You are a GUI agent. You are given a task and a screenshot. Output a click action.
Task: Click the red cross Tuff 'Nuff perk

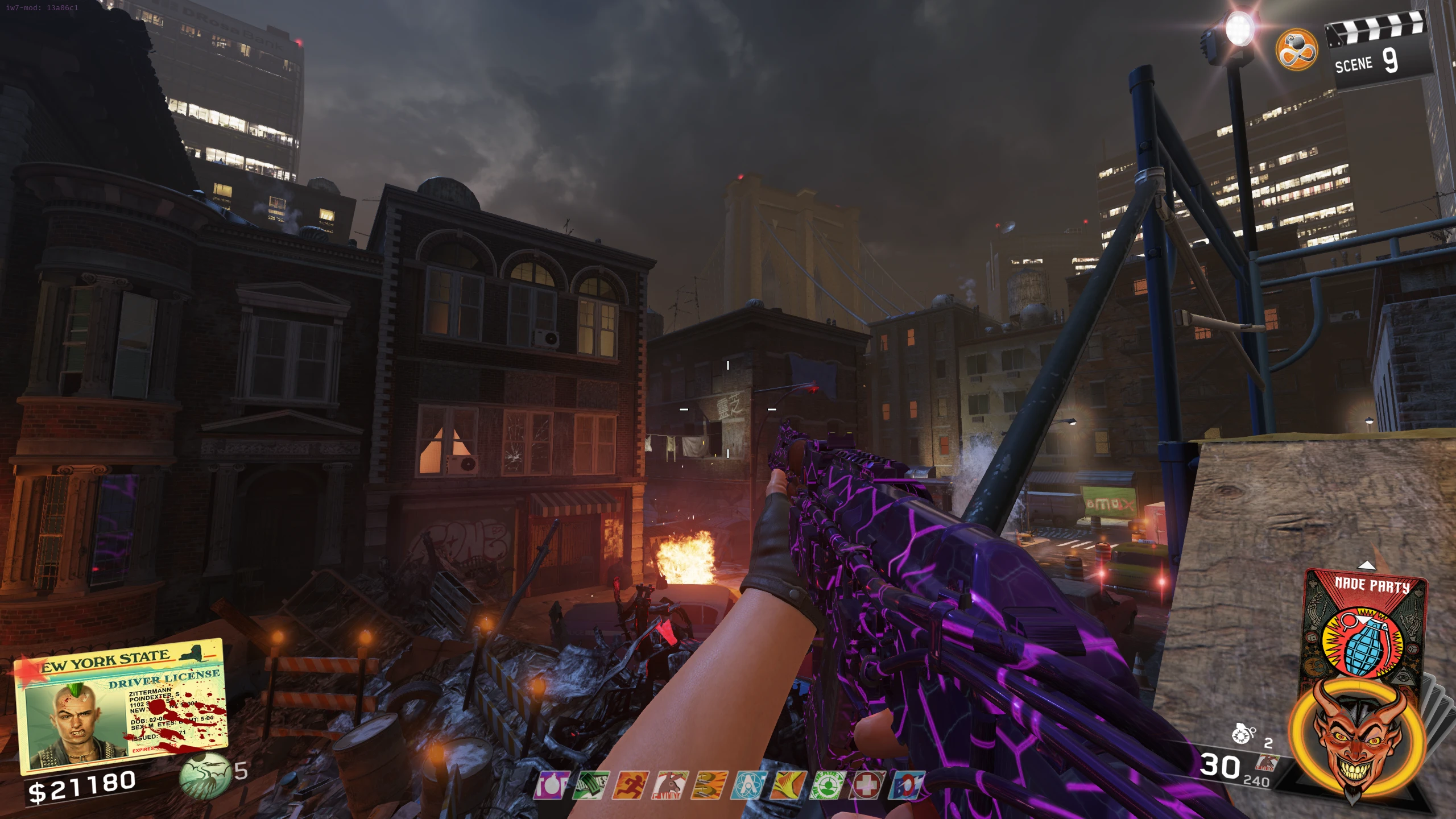[866, 785]
